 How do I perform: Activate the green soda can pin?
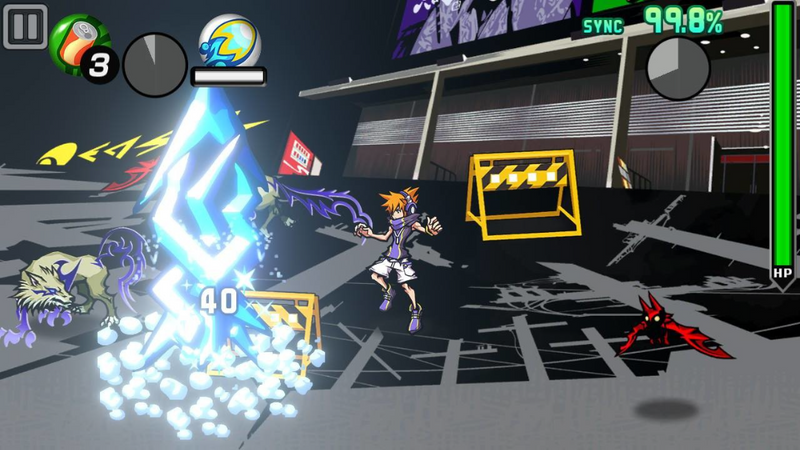76,42
